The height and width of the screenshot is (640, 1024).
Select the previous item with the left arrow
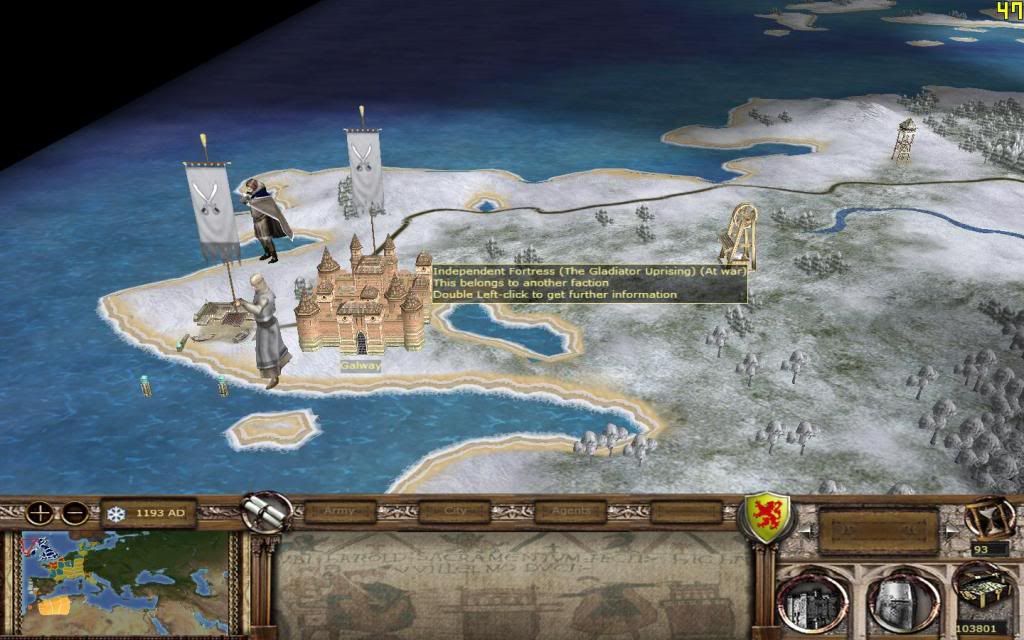tap(810, 528)
